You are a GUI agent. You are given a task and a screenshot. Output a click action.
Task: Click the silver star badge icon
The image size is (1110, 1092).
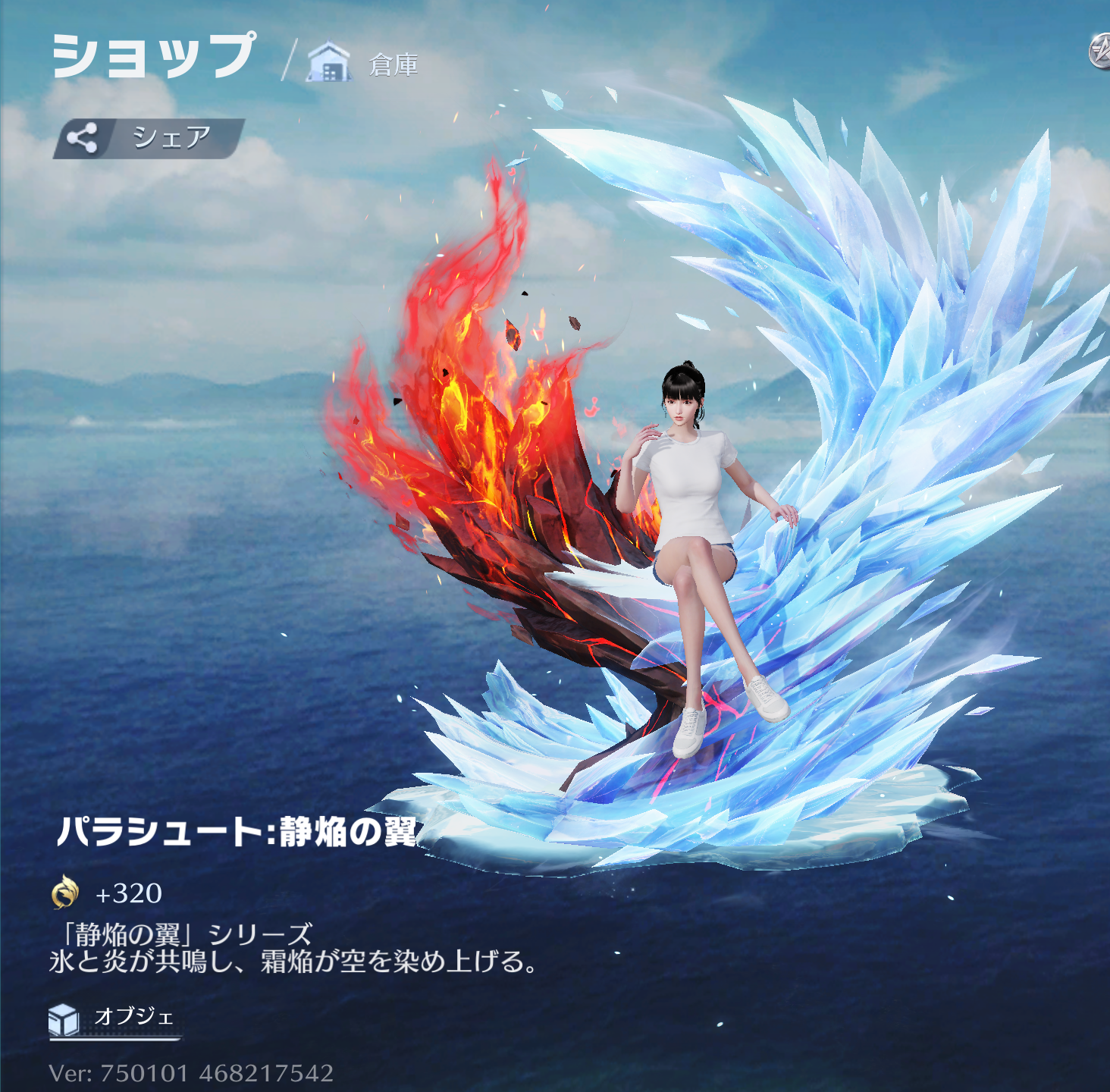1100,52
